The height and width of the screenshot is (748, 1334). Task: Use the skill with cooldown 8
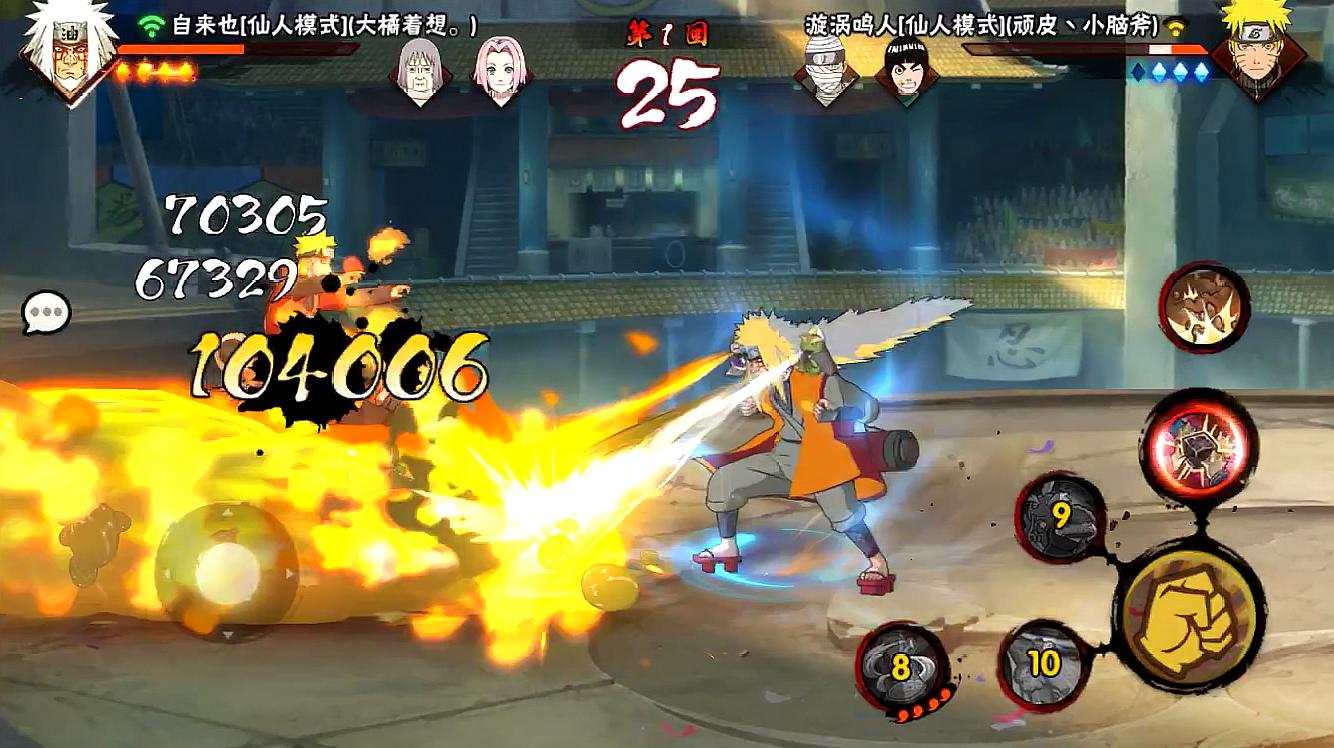pyautogui.click(x=900, y=667)
